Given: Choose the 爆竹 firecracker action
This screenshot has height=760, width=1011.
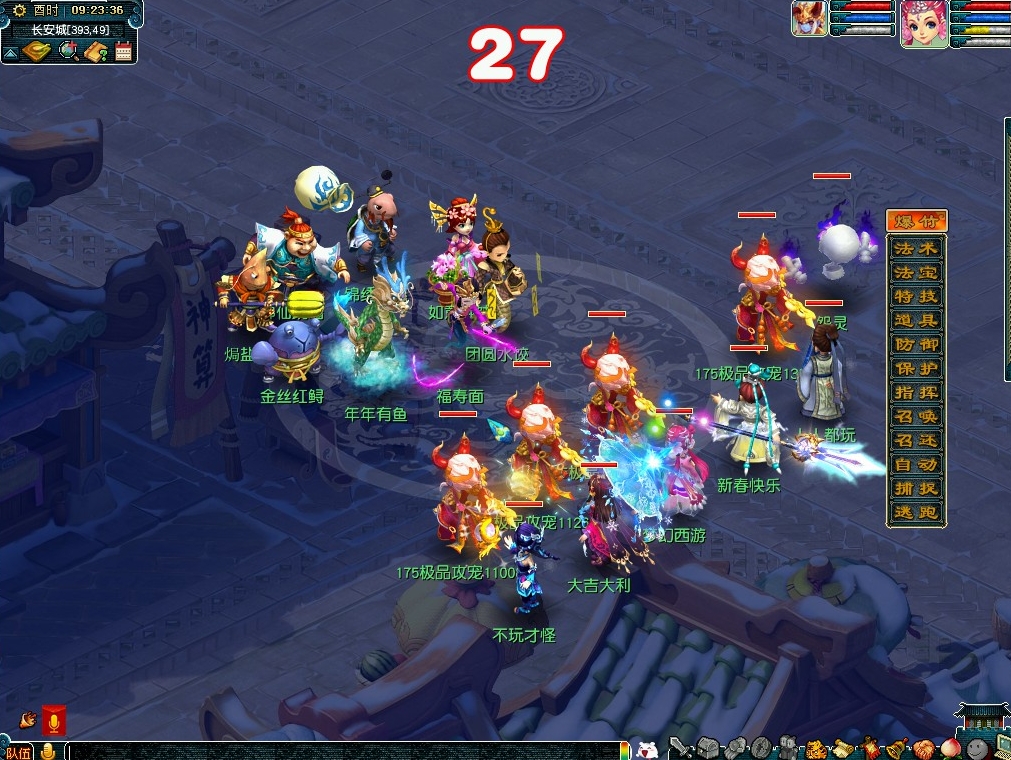Looking at the screenshot, I should point(916,222).
